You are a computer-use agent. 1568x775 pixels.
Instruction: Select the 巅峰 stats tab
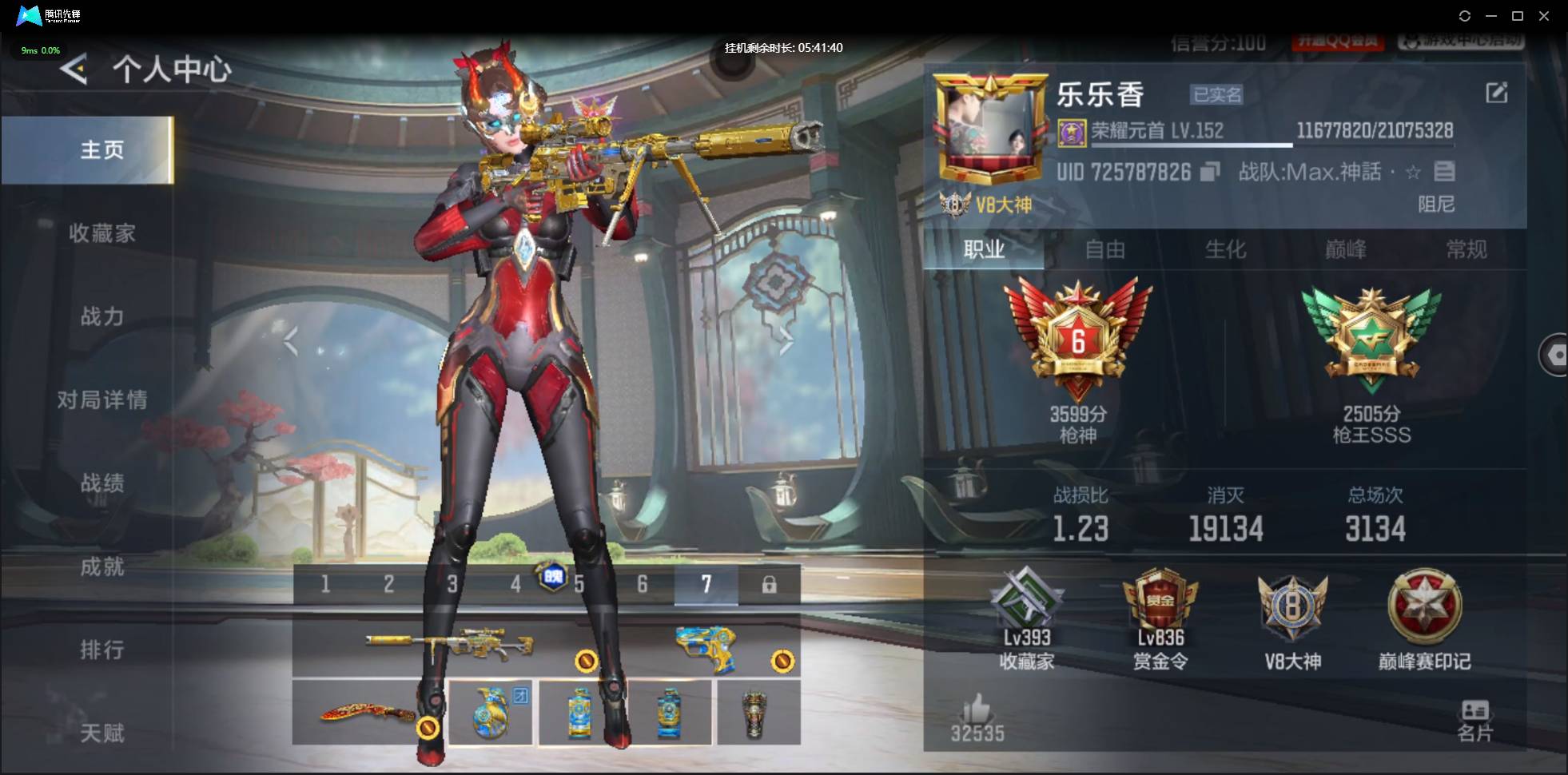click(x=1346, y=250)
